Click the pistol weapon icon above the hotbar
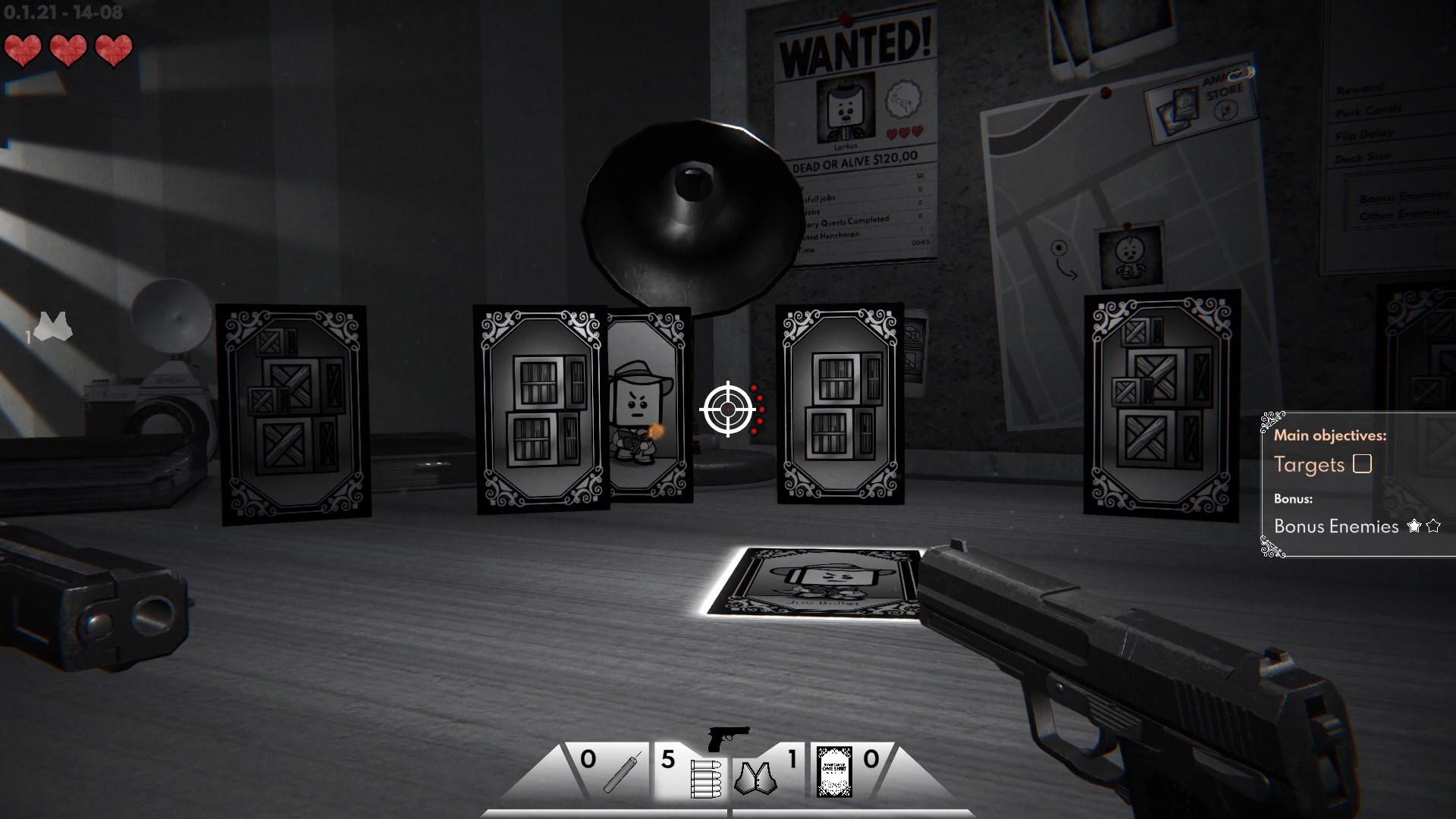This screenshot has width=1456, height=819. [x=728, y=737]
